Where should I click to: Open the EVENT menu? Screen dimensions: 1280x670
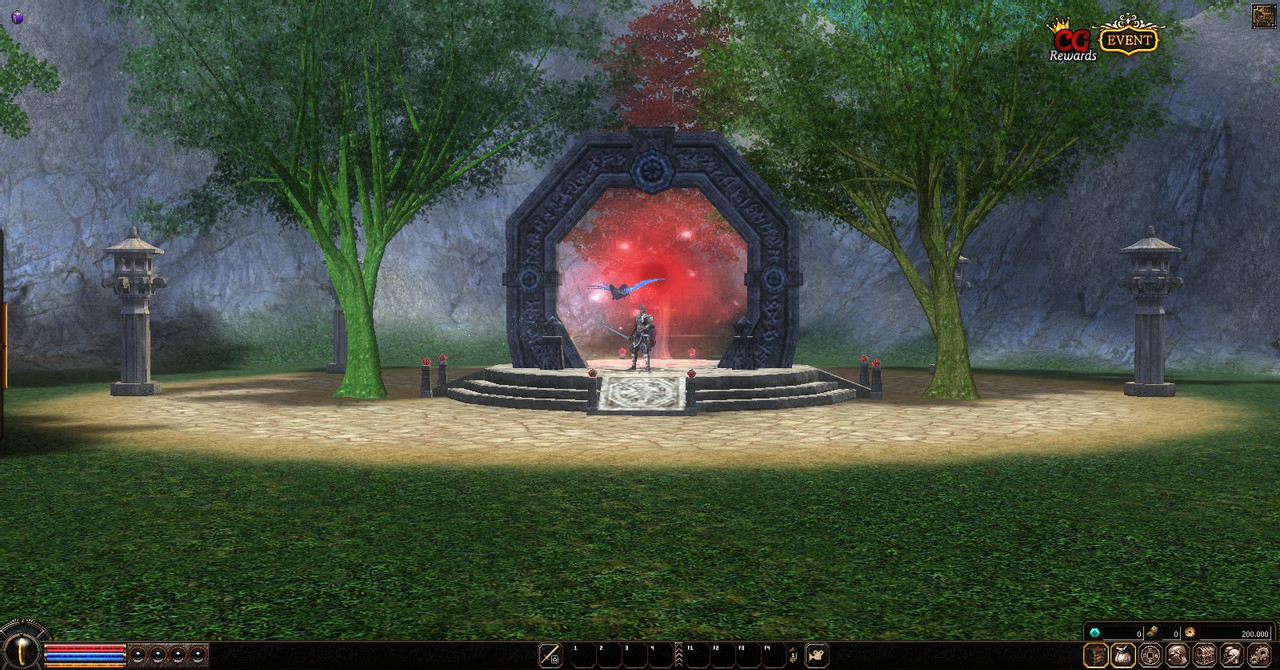1128,38
